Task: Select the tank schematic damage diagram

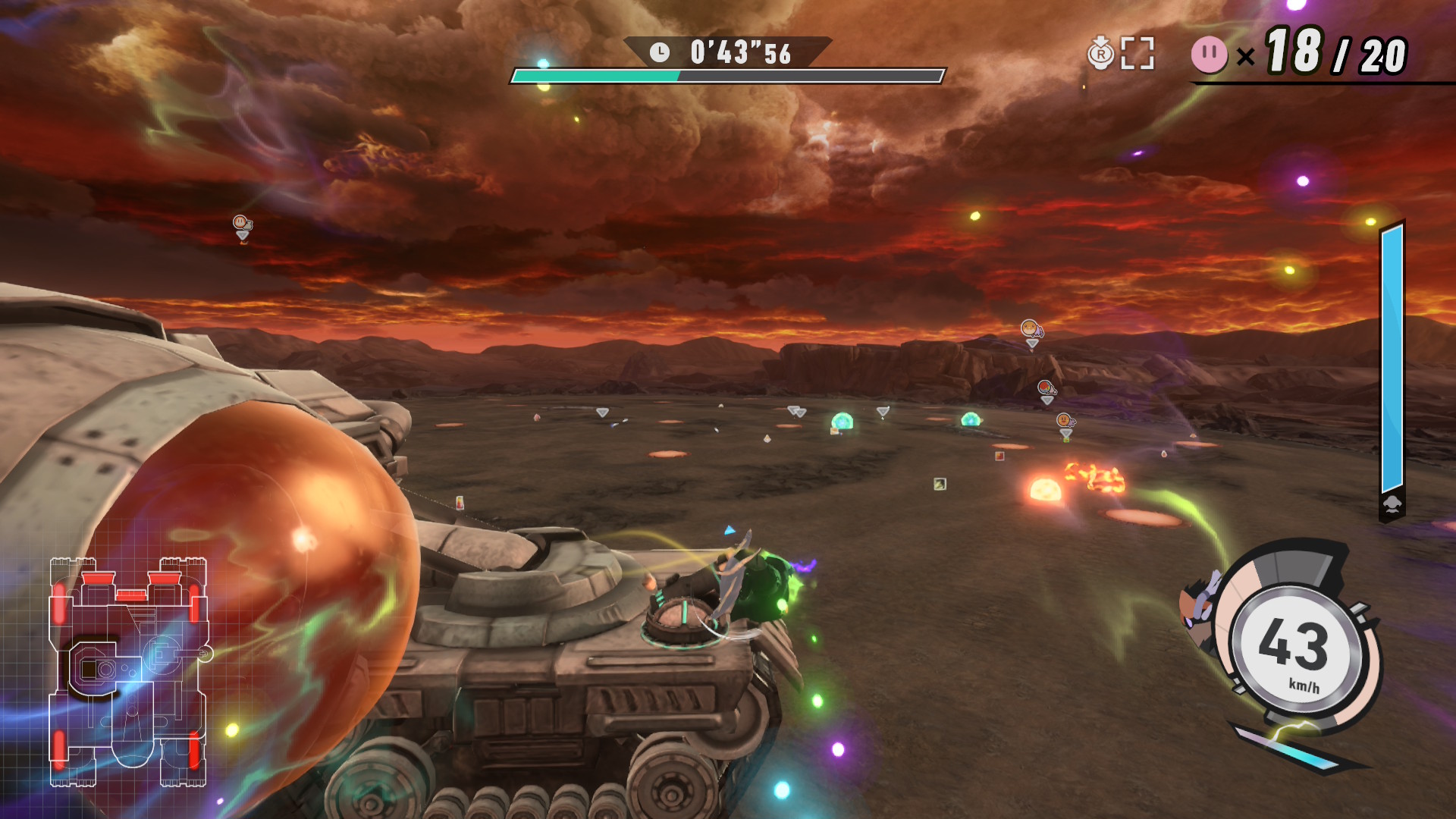Action: pyautogui.click(x=128, y=671)
